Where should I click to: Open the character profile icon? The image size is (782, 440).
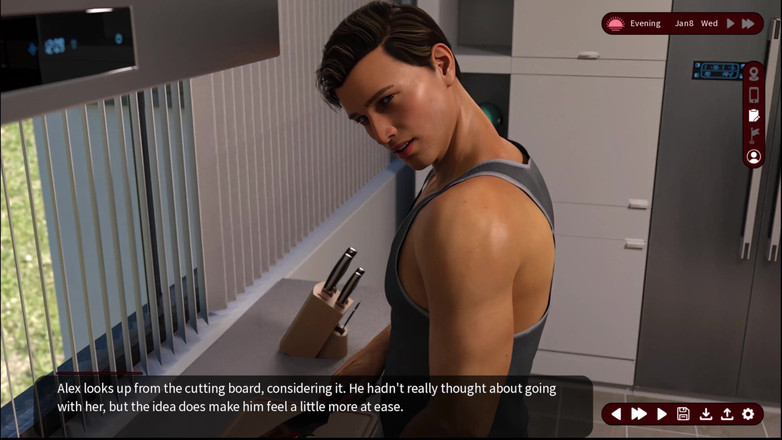[x=754, y=157]
